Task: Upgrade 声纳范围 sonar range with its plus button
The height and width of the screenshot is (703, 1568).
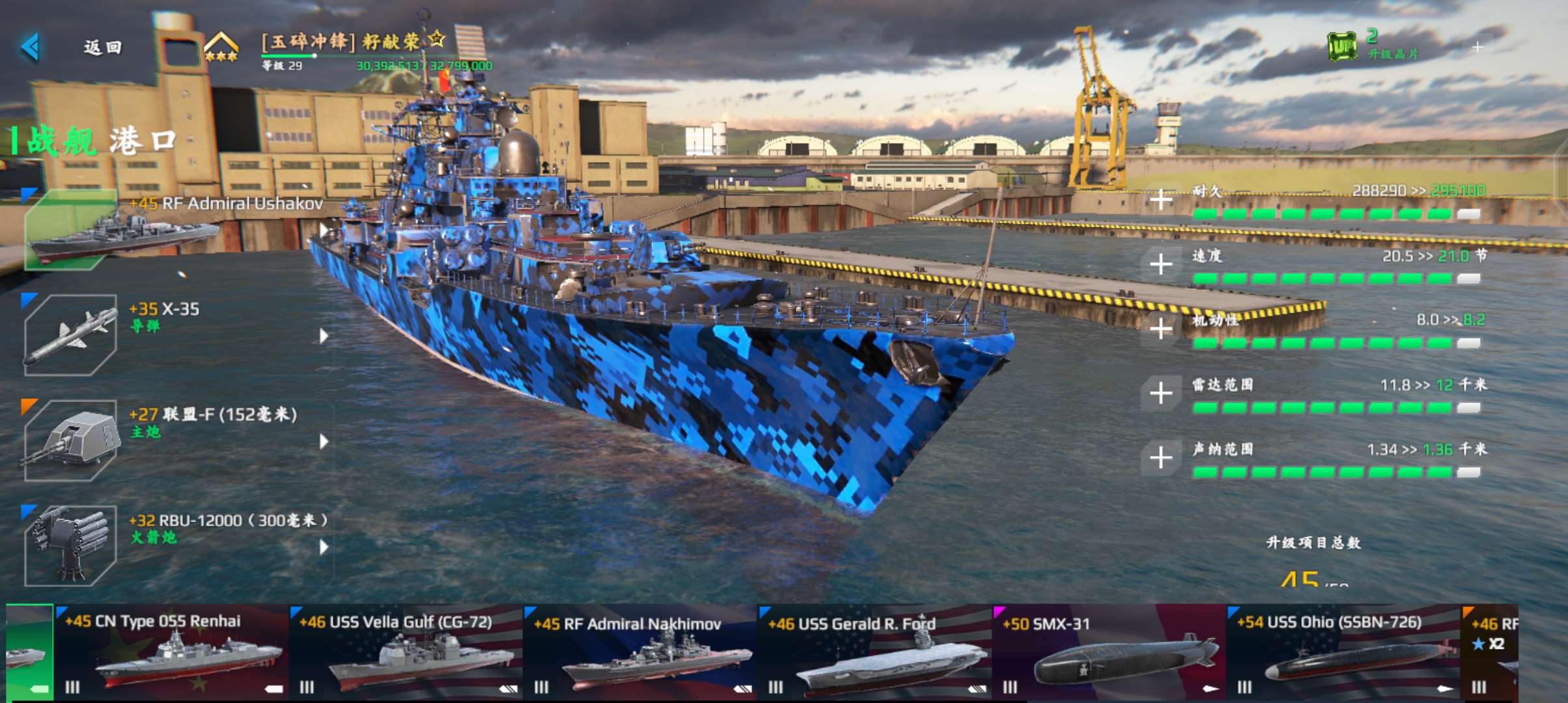Action: [x=1161, y=457]
